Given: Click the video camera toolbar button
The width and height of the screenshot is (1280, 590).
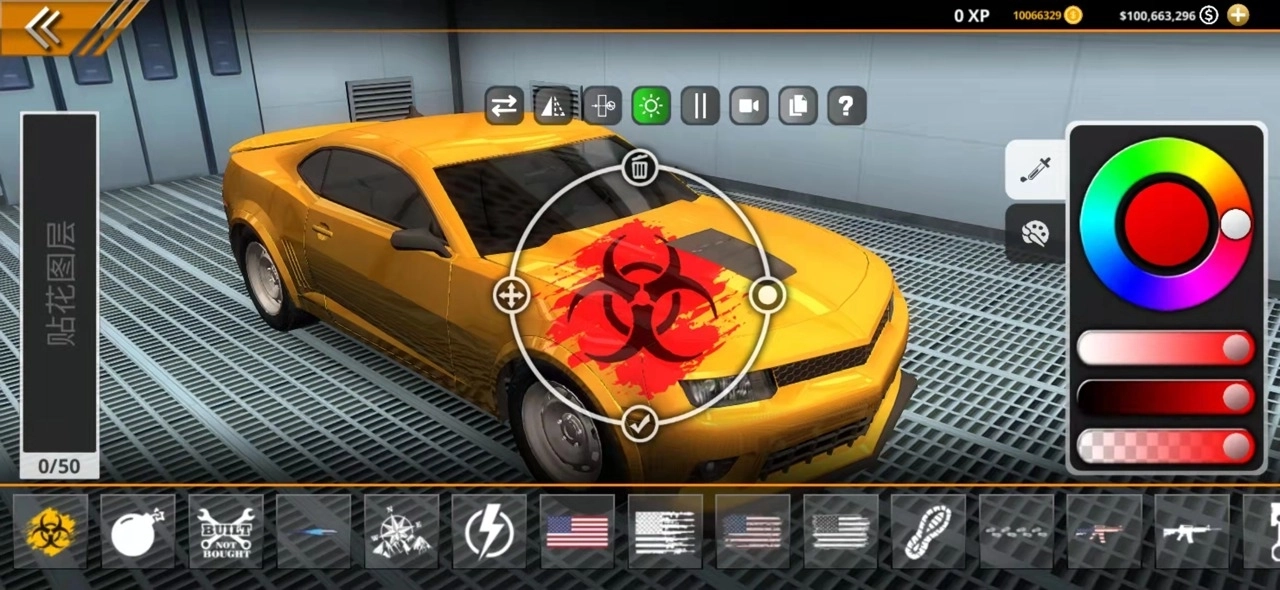Looking at the screenshot, I should [x=748, y=106].
